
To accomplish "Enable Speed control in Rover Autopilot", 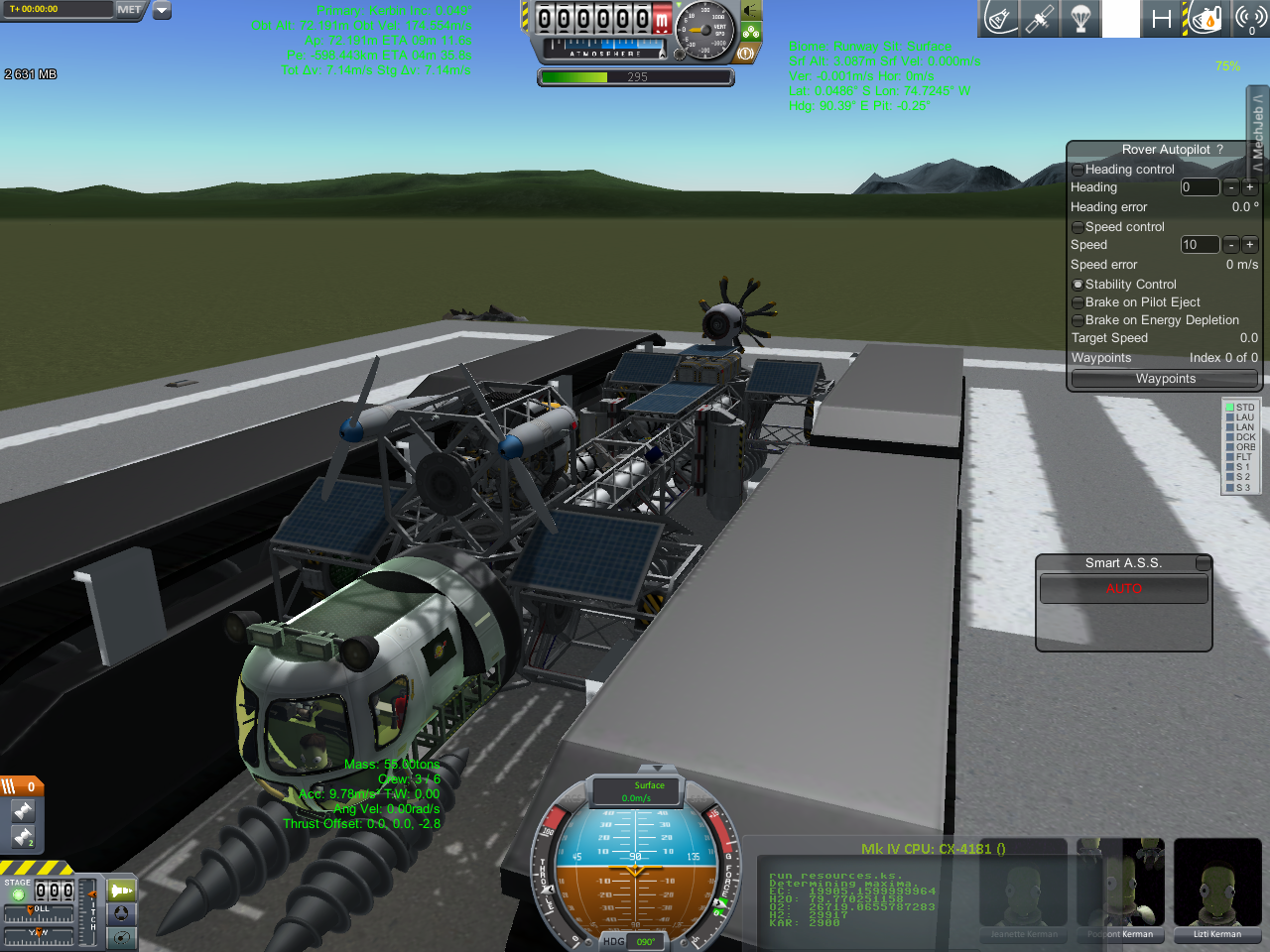I will click(1078, 227).
